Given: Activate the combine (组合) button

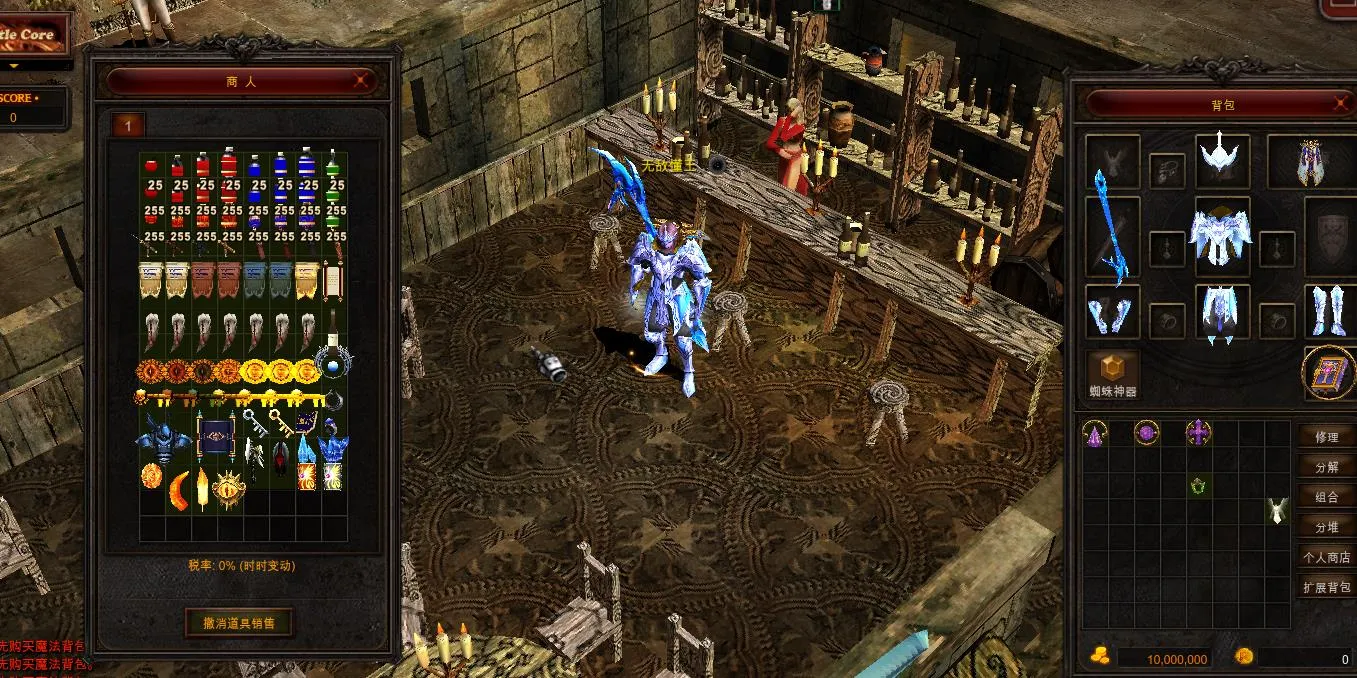Looking at the screenshot, I should pyautogui.click(x=1326, y=497).
